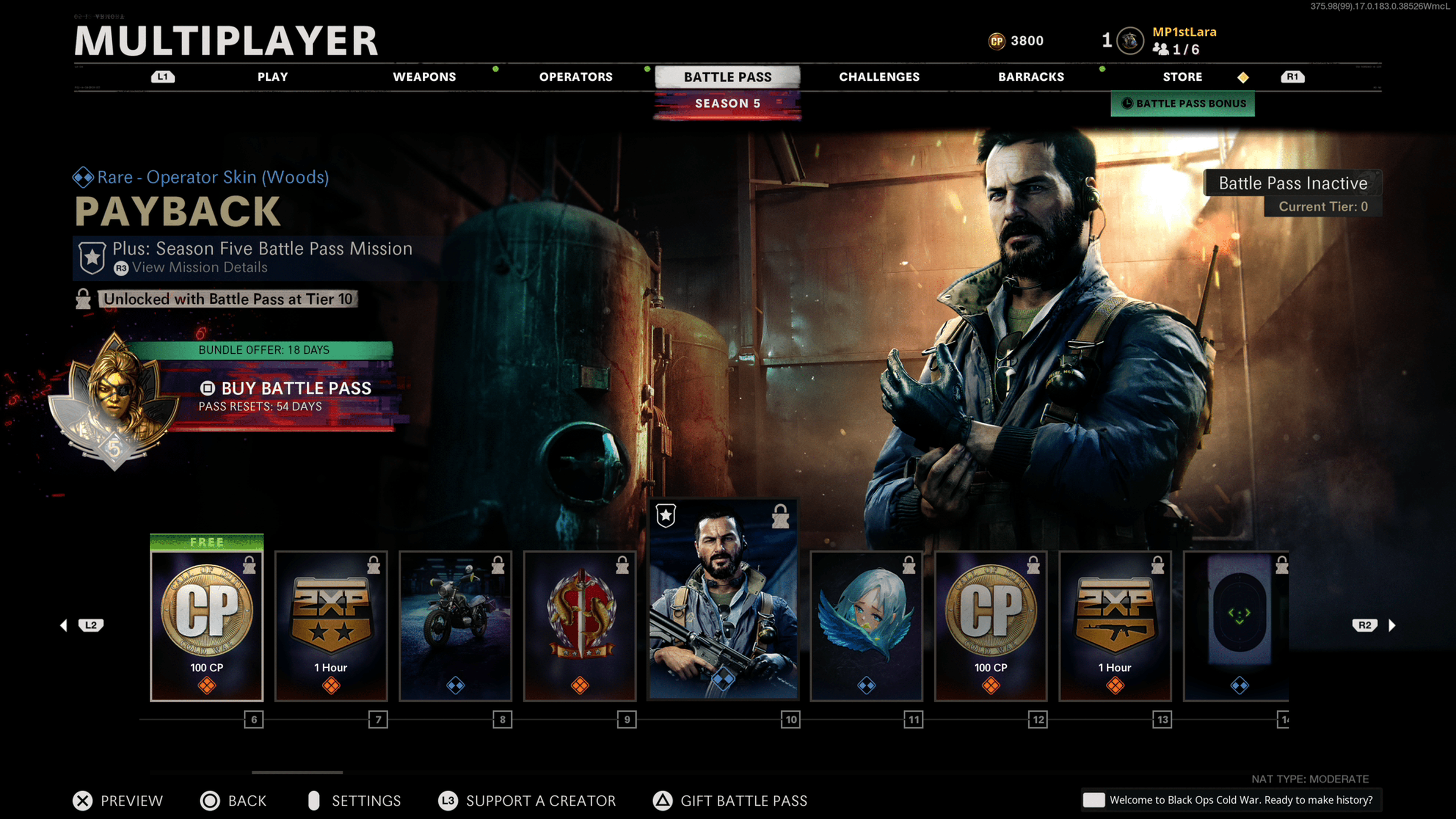Open the Challenges tab
This screenshot has width=1456, height=819.
pos(879,77)
